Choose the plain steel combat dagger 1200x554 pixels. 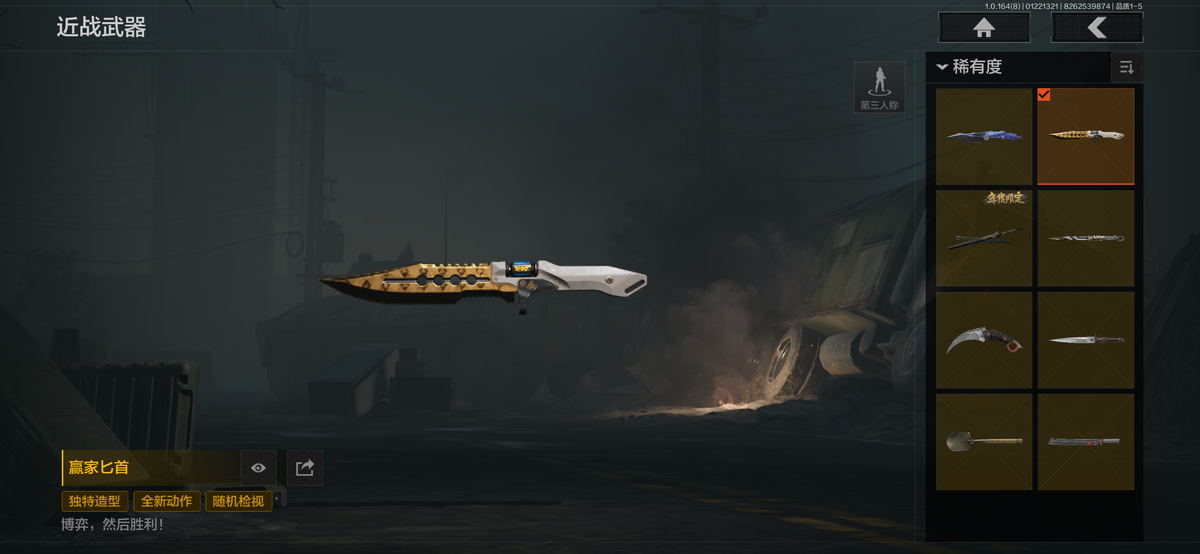tap(1086, 340)
